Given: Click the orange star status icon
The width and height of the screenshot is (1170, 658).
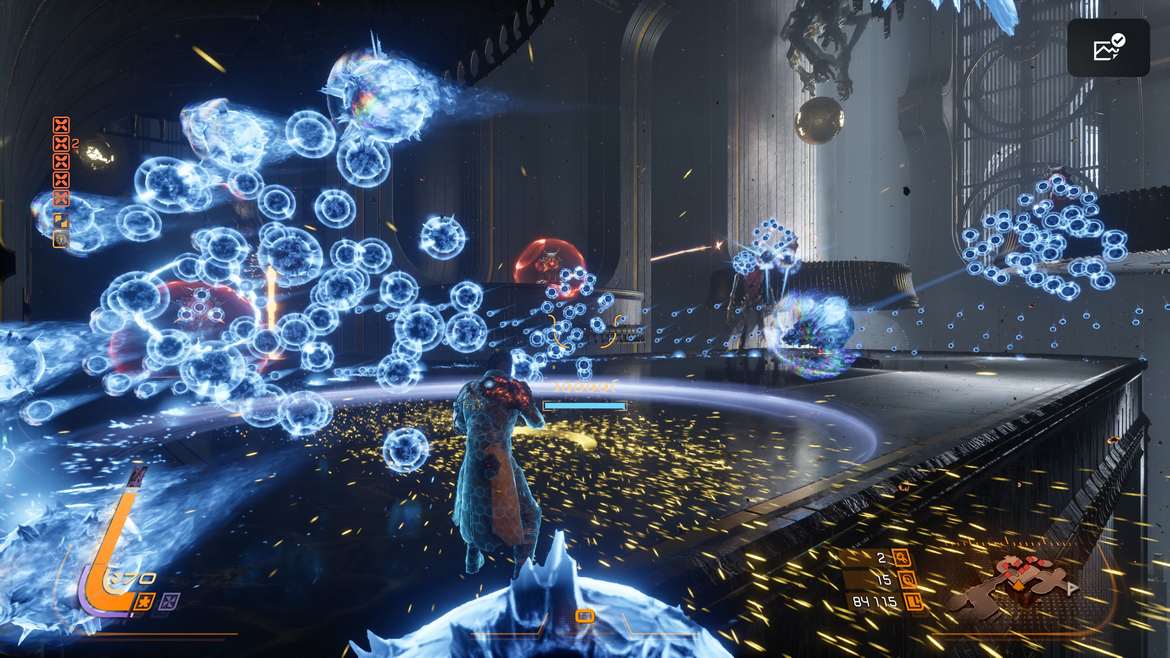Looking at the screenshot, I should [144, 601].
